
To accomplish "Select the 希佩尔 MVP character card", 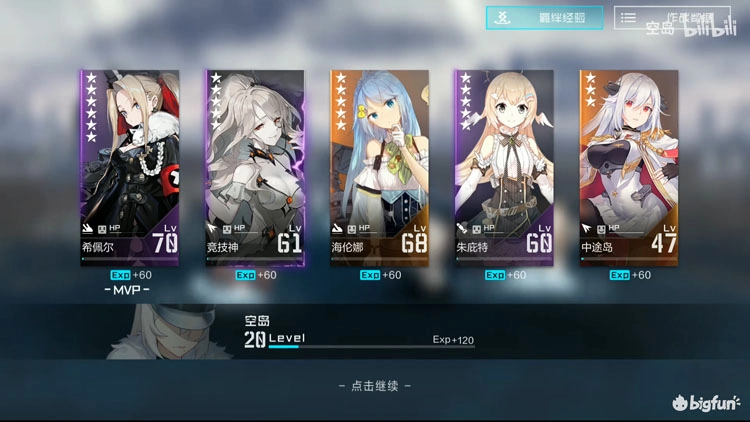I will 129,166.
